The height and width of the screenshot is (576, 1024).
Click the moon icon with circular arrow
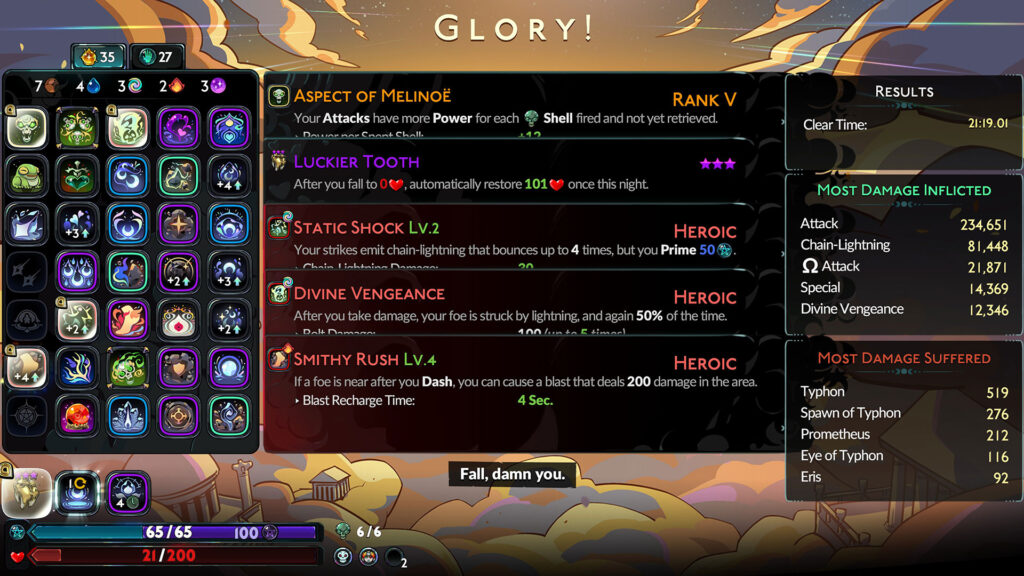[77, 492]
